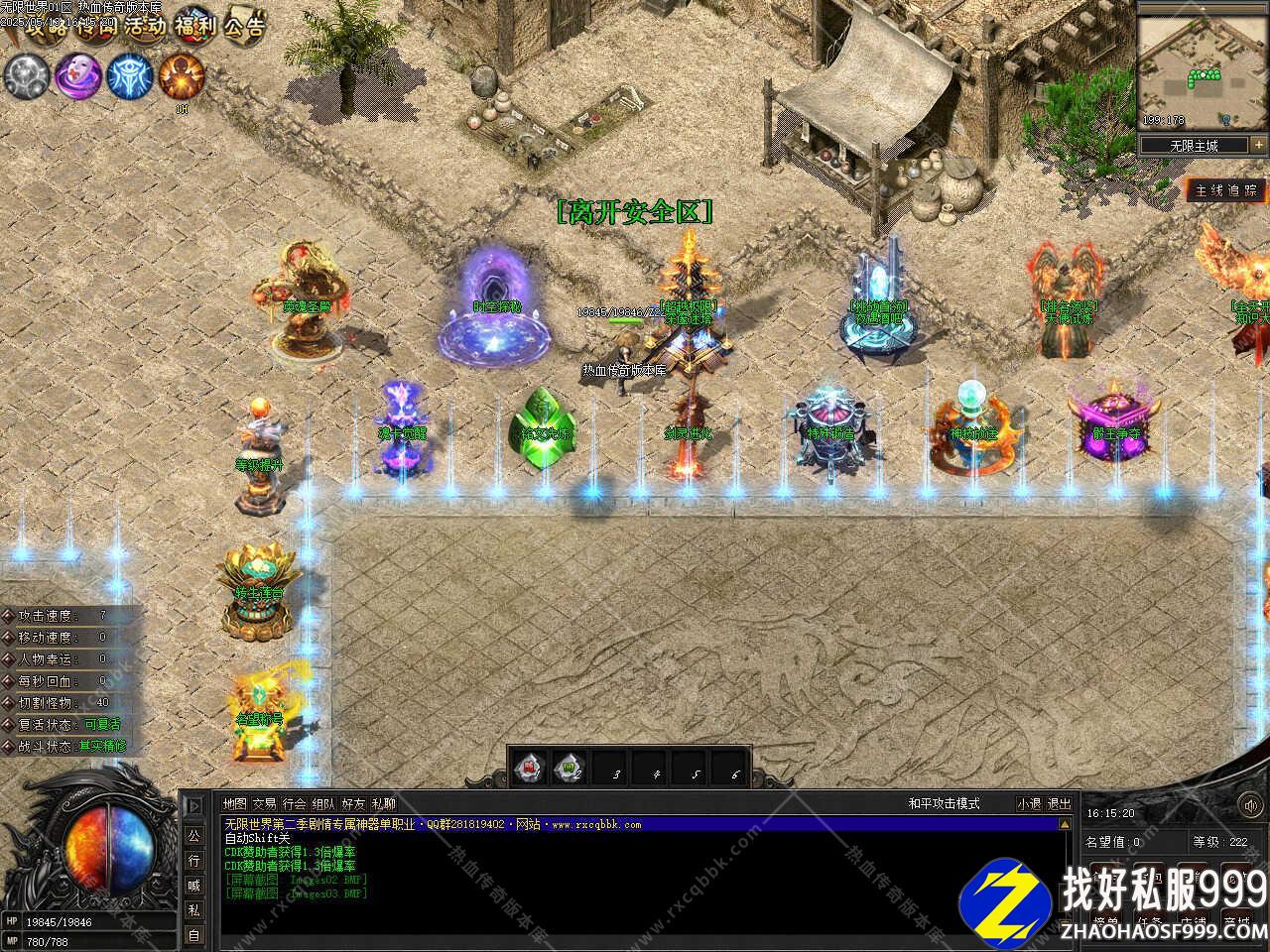Activate the orange glowing figure skill icon

(182, 75)
